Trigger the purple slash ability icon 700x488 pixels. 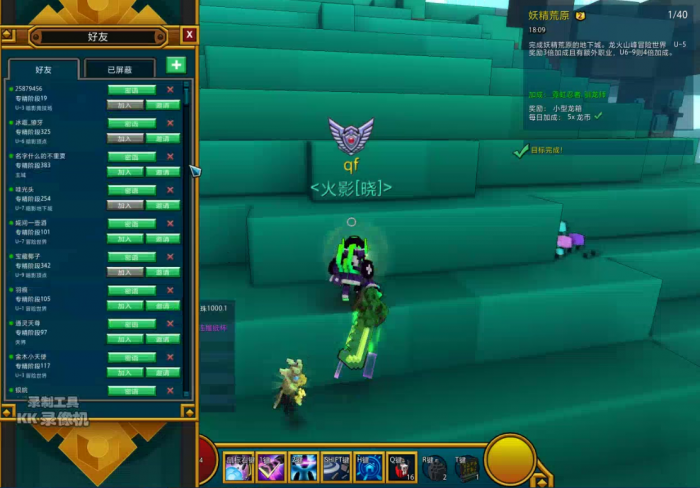271,466
